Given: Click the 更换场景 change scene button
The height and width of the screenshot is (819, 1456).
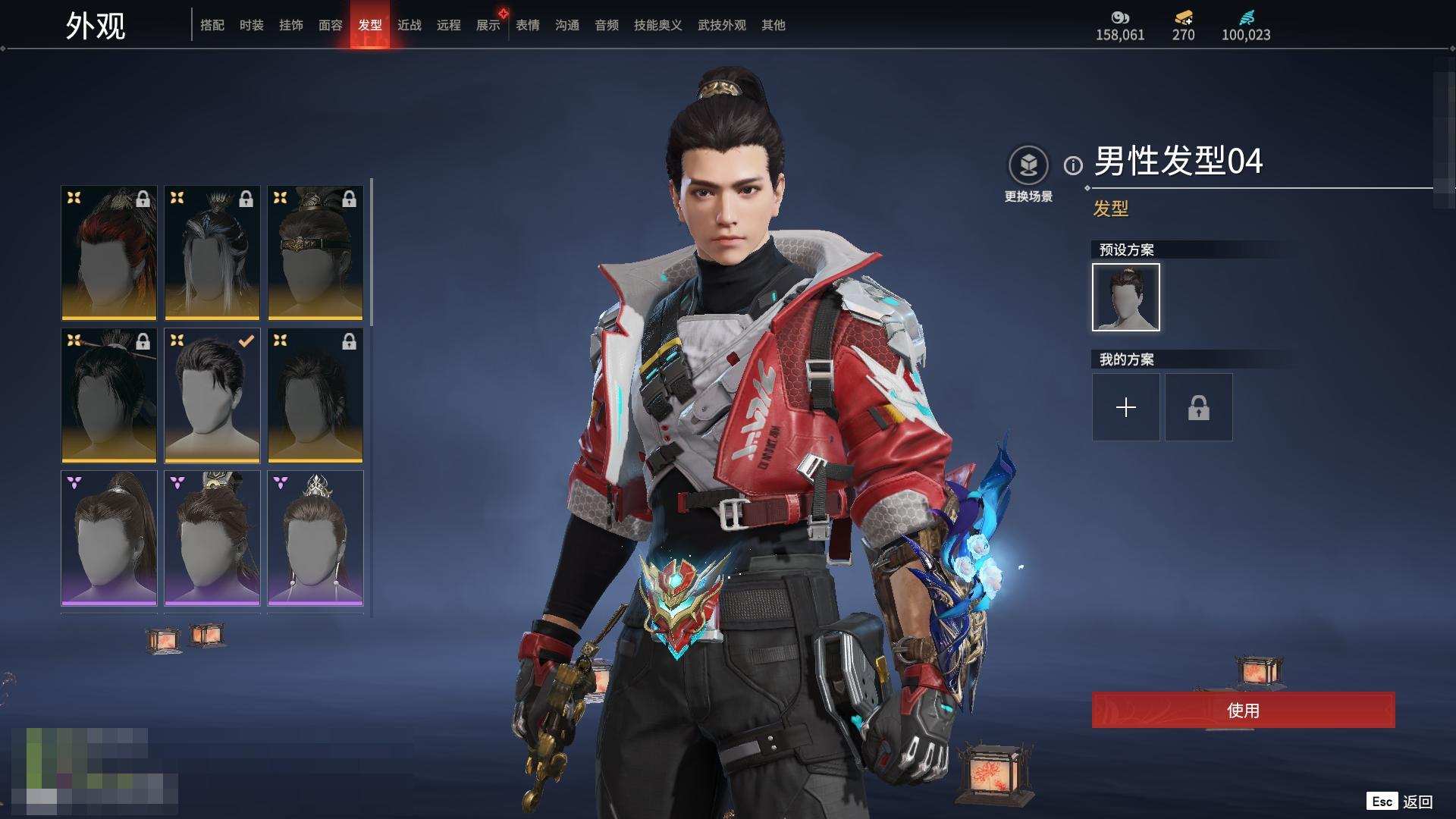Looking at the screenshot, I should [x=1028, y=174].
